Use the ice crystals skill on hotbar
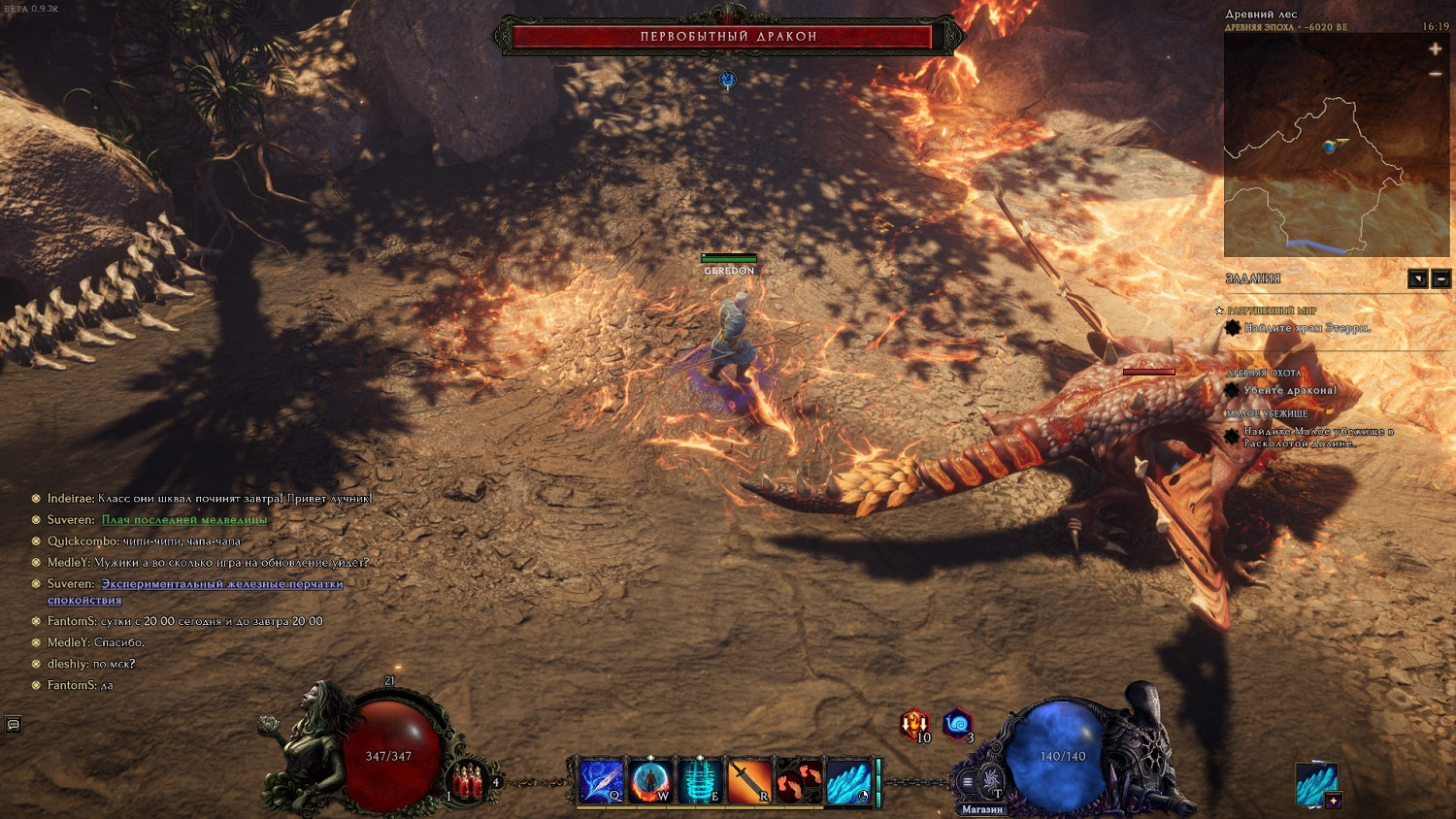 point(848,781)
